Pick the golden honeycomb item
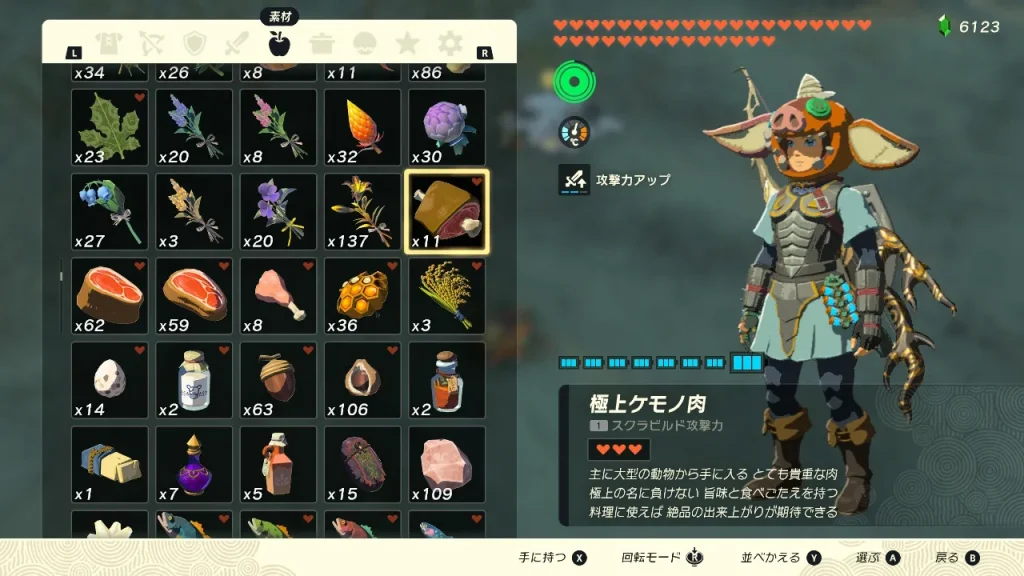 click(362, 296)
